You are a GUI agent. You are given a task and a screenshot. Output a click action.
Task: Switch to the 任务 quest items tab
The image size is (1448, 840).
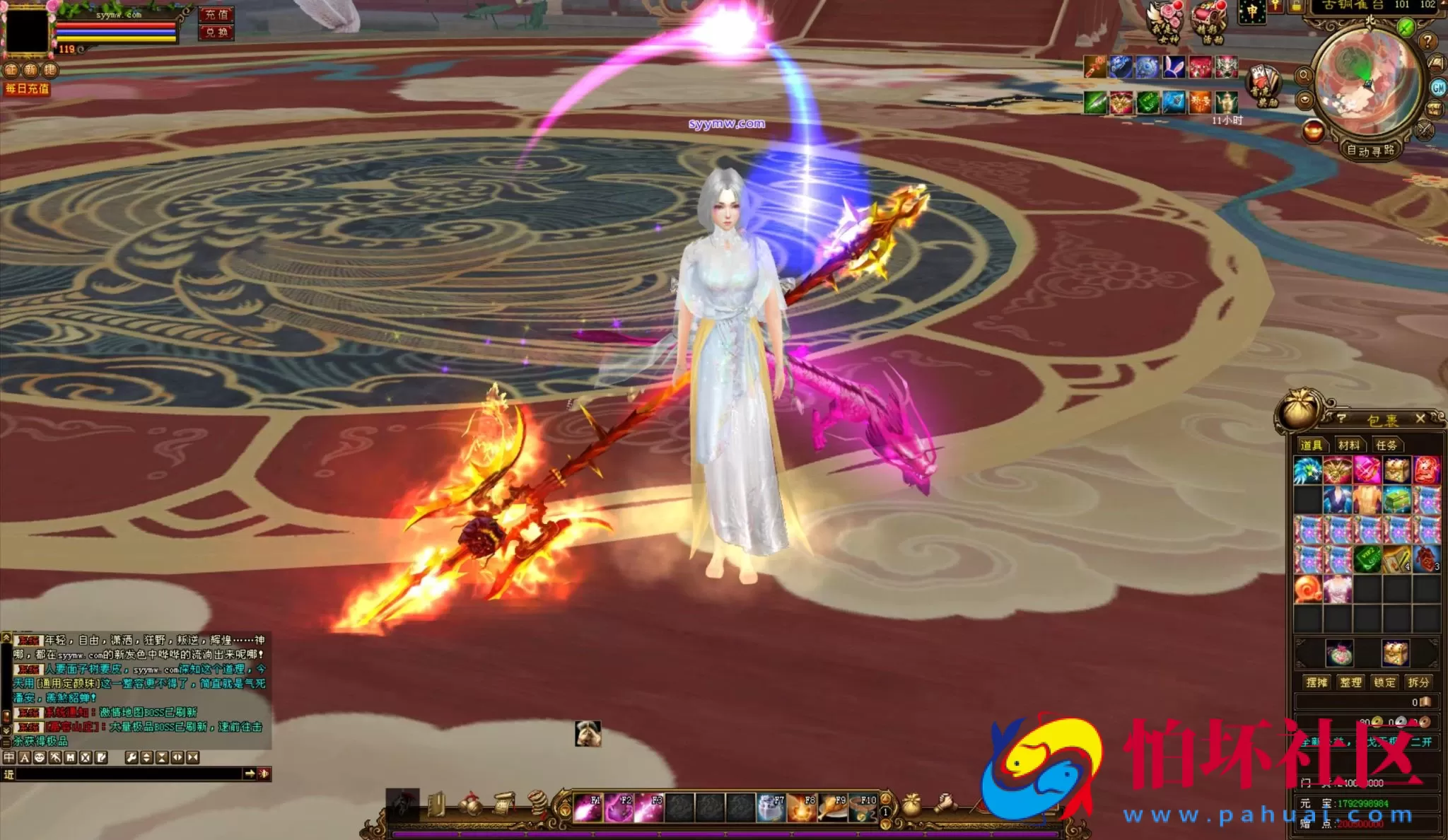click(1386, 445)
